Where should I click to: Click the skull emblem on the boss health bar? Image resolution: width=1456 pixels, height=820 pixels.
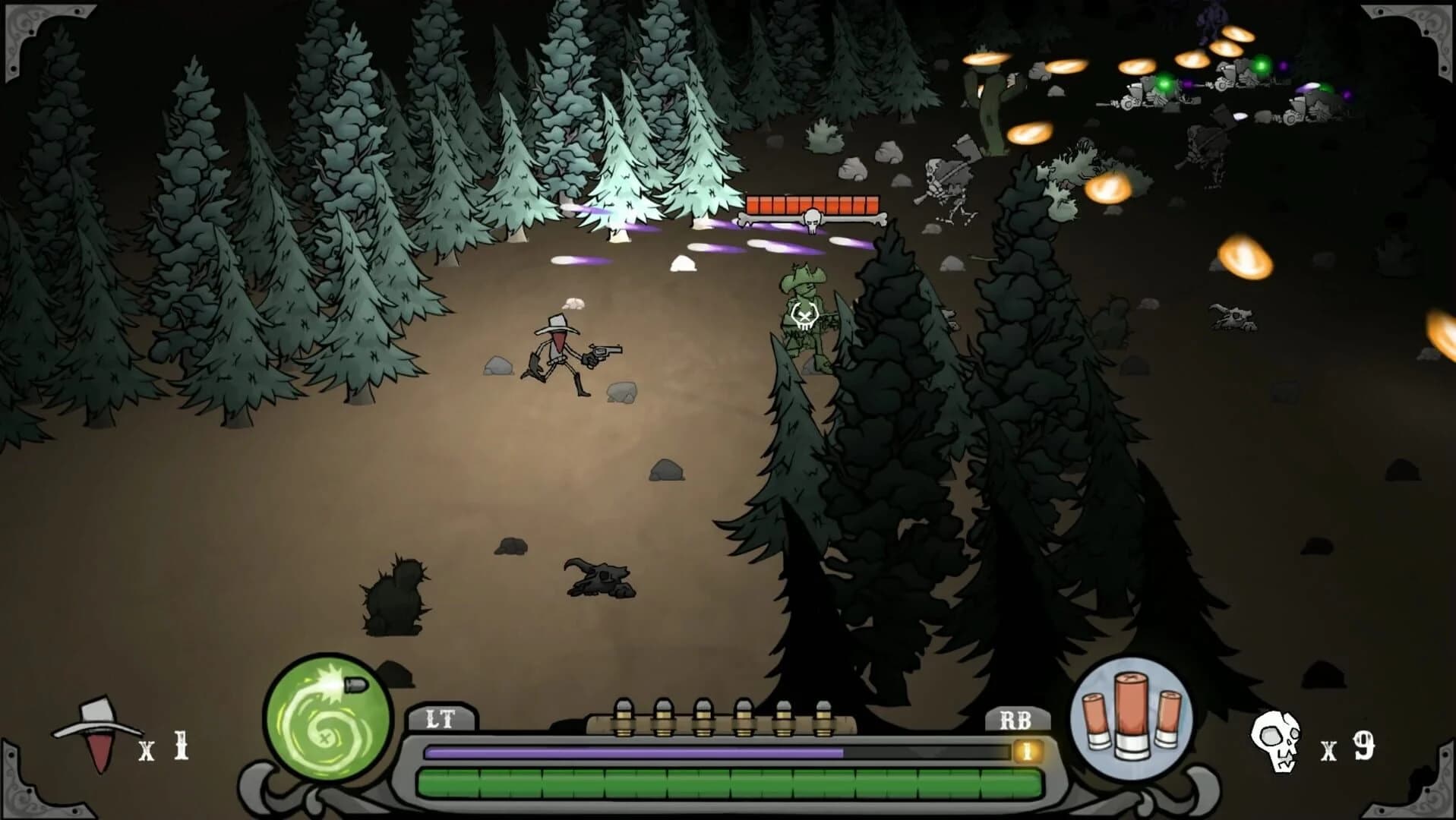click(812, 219)
